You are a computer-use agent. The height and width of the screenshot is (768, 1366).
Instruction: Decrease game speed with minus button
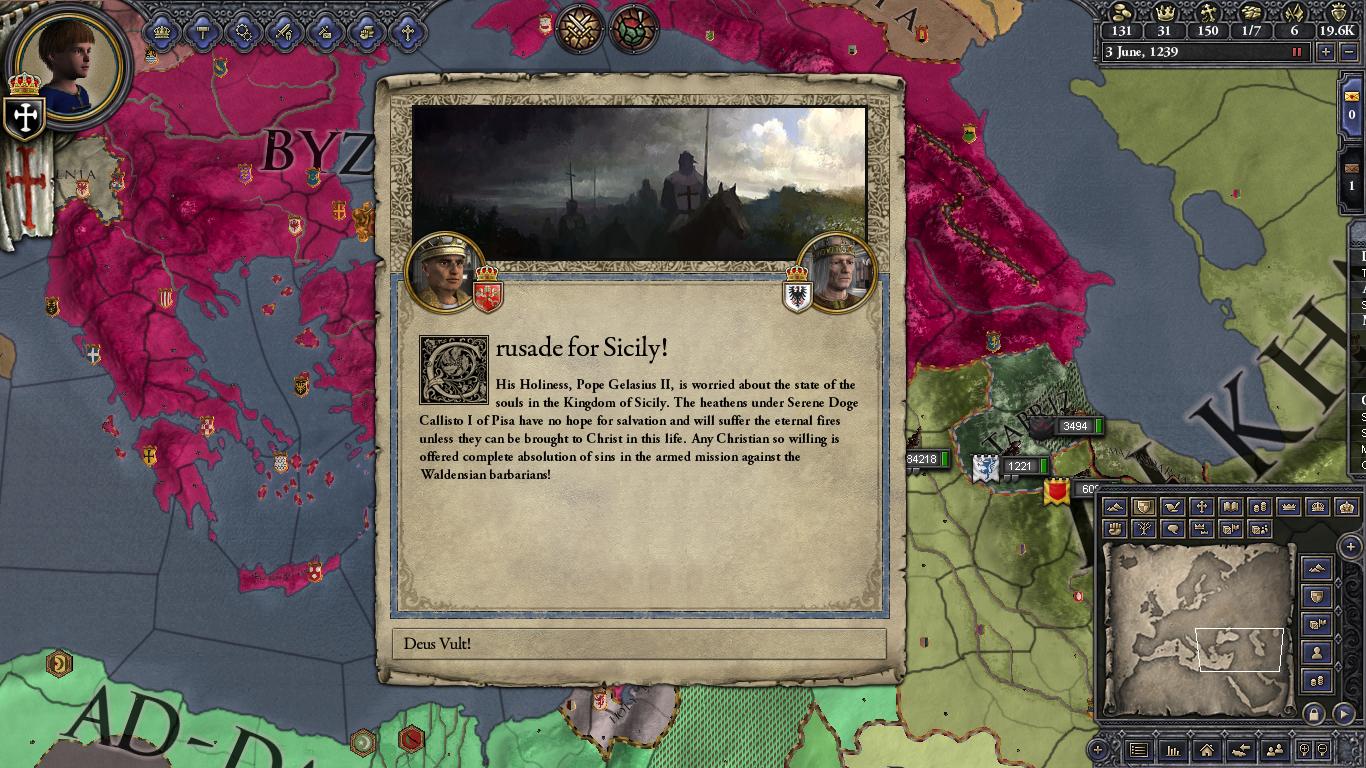[1350, 52]
